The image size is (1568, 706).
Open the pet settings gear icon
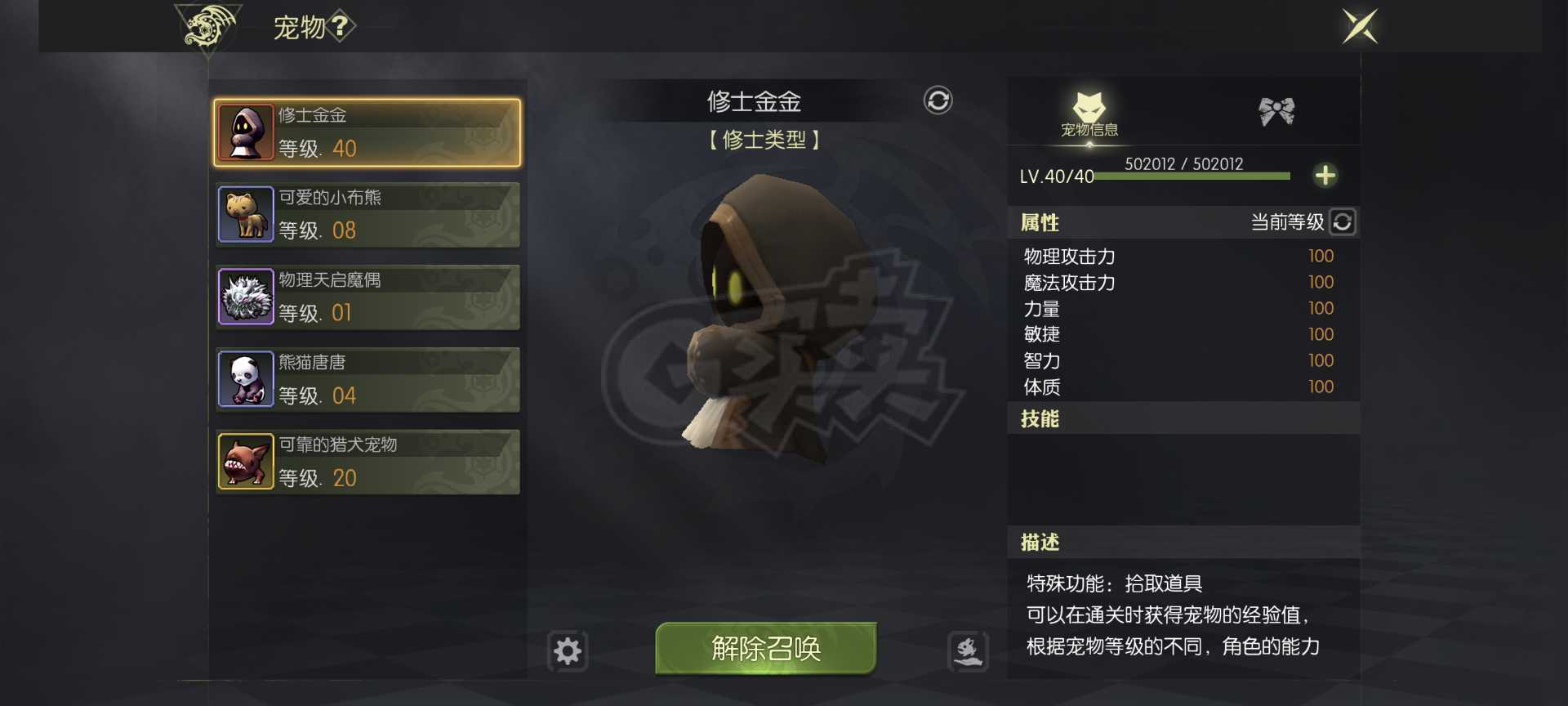(x=566, y=650)
